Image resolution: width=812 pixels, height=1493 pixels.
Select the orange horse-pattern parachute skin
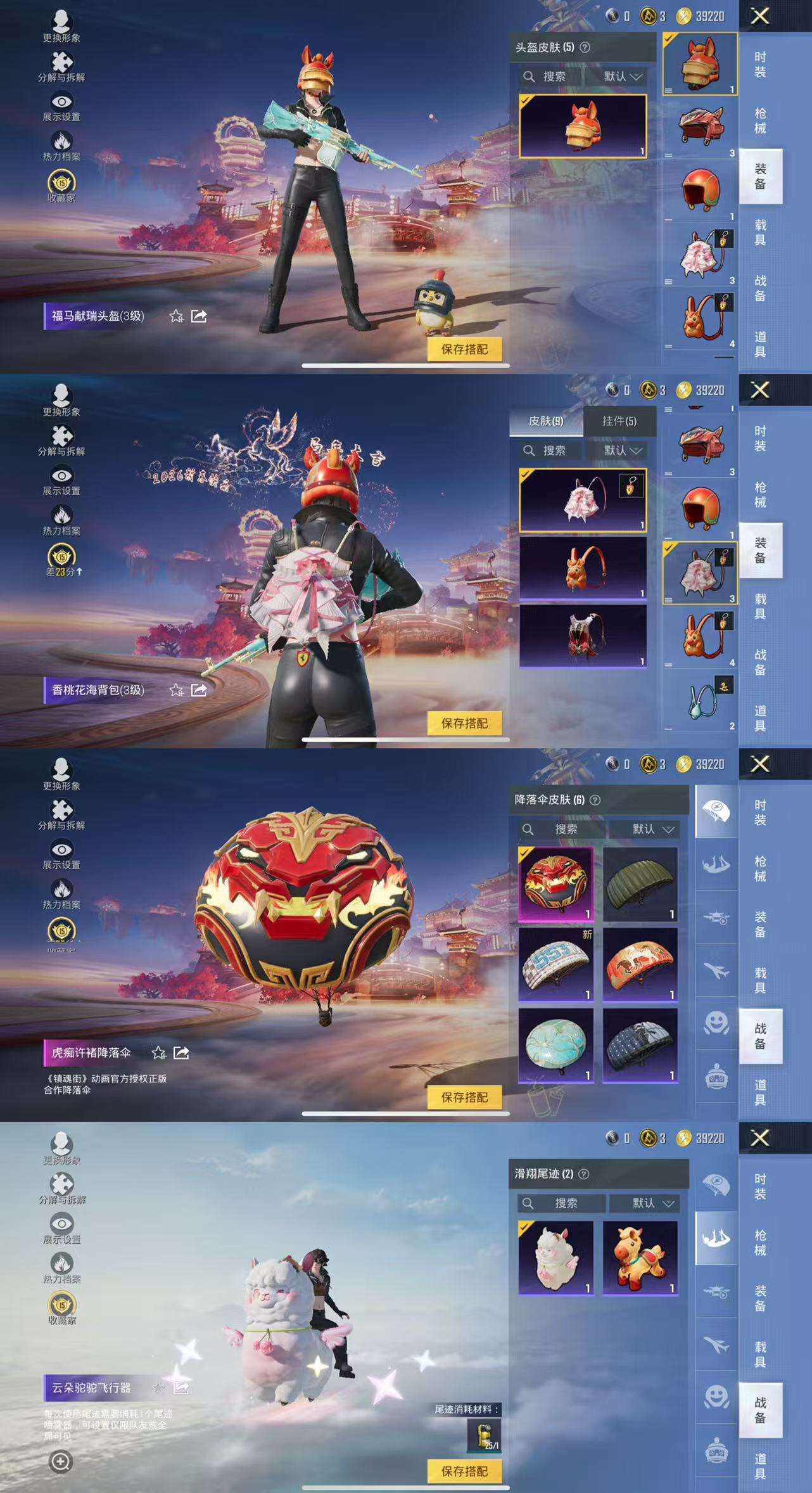(x=640, y=964)
